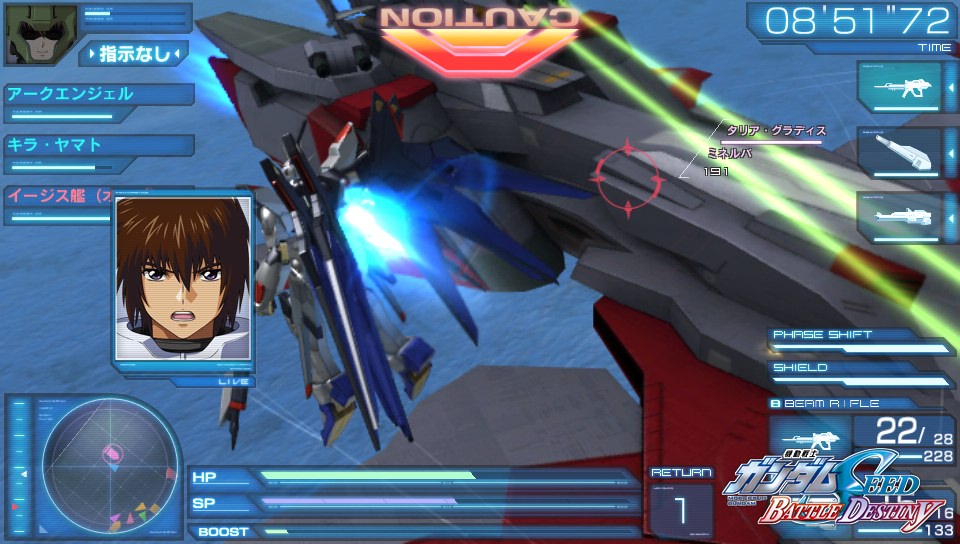Choose the middle cannon weapon slot
The width and height of the screenshot is (960, 544).
899,152
